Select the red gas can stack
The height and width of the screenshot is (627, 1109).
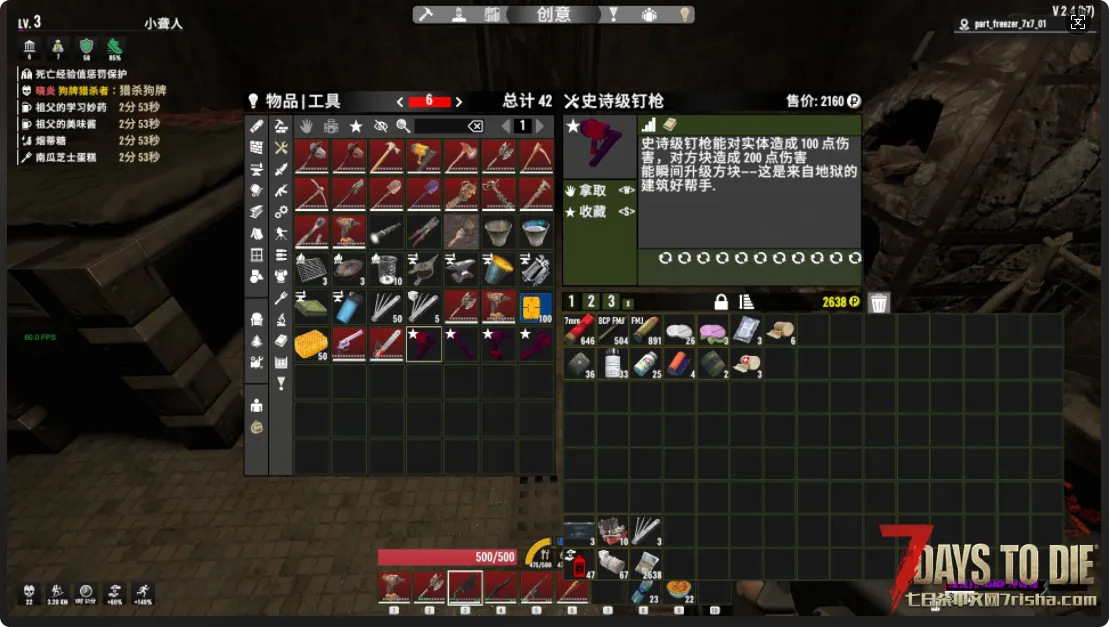(578, 566)
